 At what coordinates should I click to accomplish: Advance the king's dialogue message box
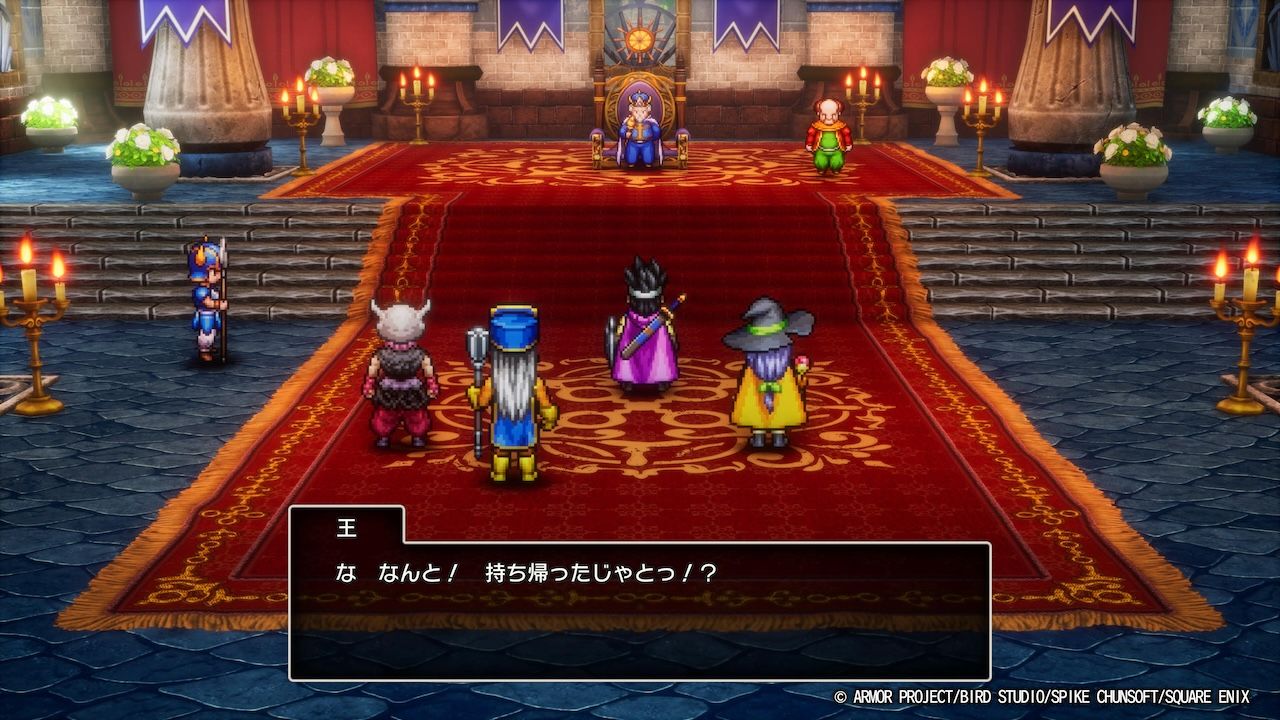click(639, 610)
